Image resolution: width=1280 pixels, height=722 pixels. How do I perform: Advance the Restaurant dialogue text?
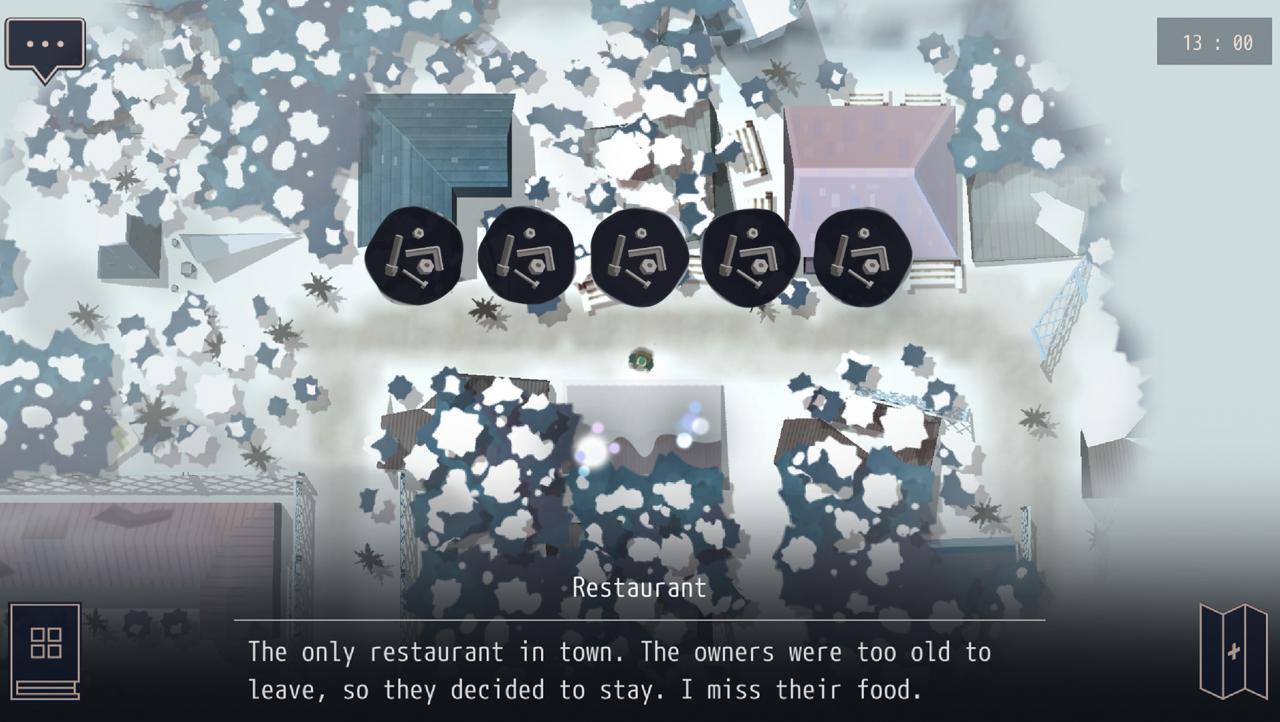click(640, 670)
